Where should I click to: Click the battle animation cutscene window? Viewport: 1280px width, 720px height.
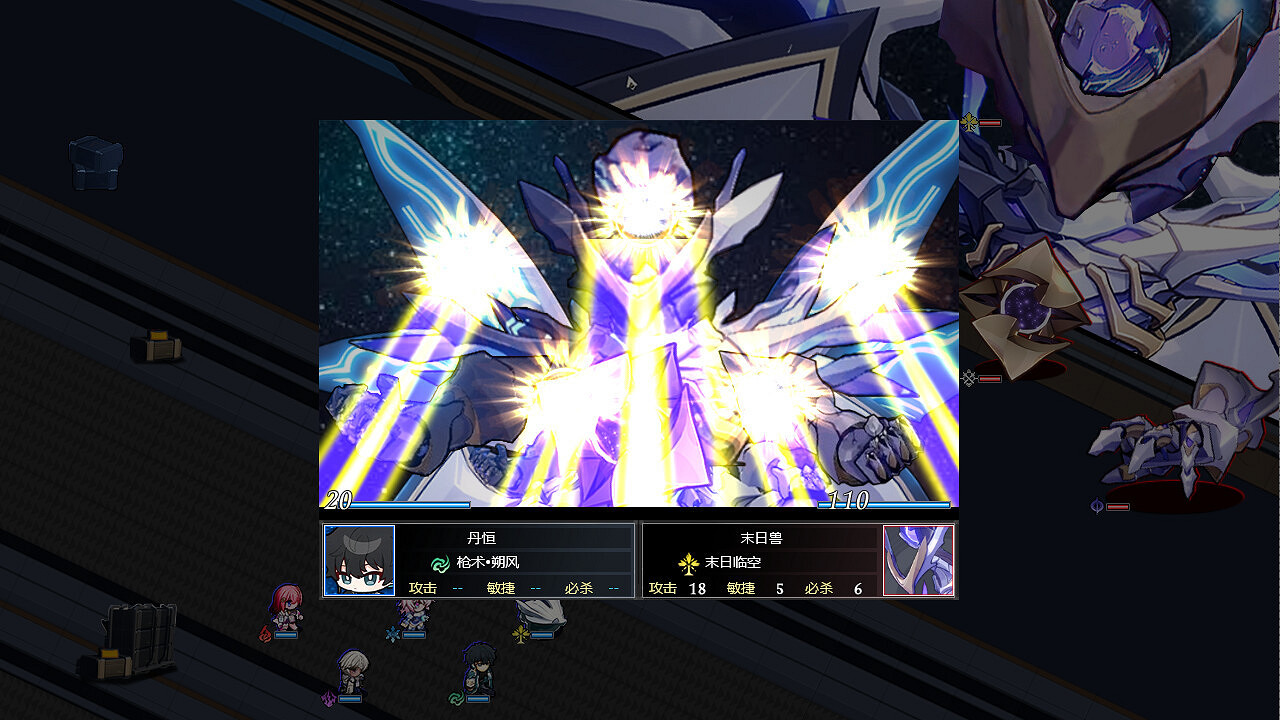[x=640, y=310]
